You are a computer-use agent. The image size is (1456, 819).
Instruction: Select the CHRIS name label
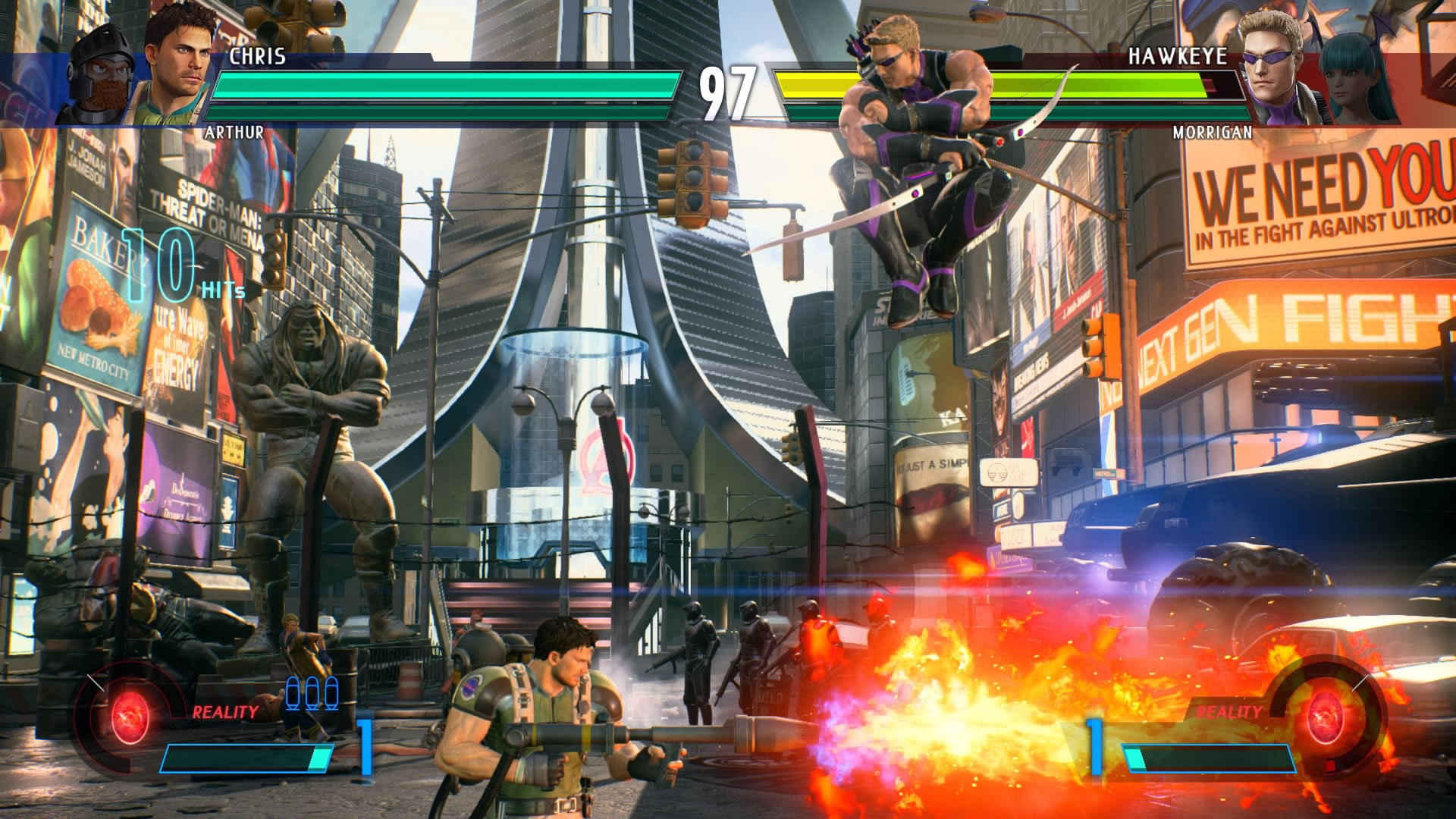pos(258,53)
